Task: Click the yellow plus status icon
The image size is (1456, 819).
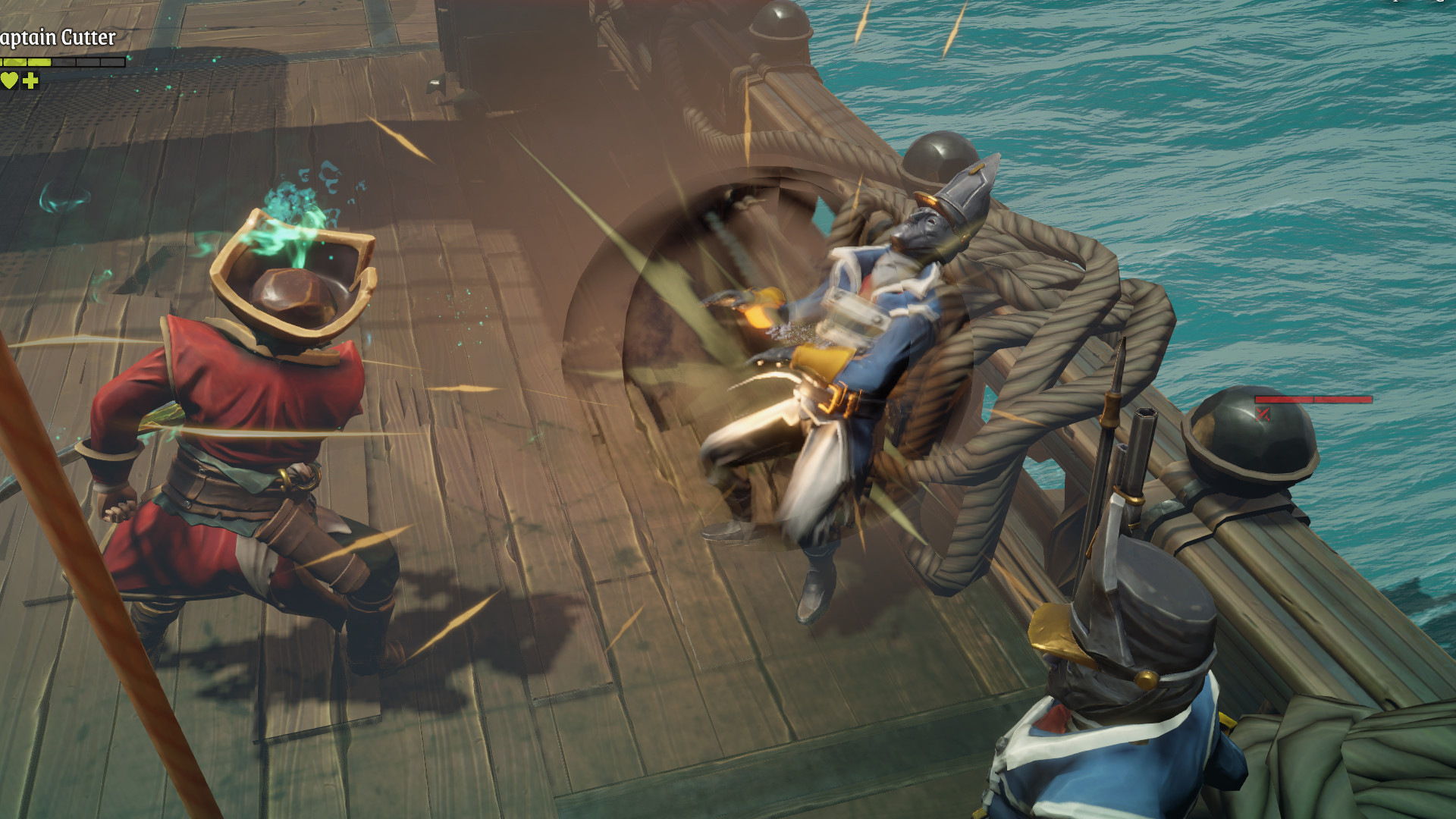Action: pyautogui.click(x=30, y=80)
